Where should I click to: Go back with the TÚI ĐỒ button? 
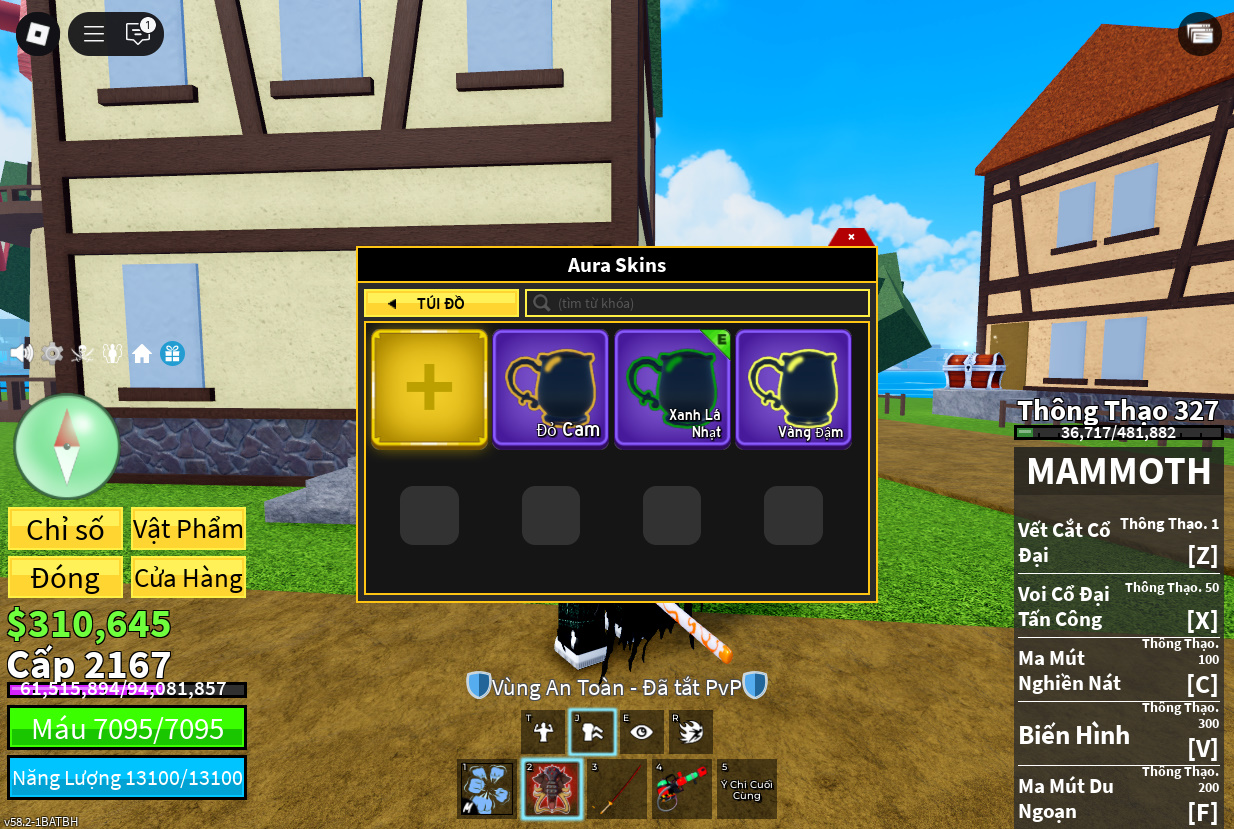(441, 303)
